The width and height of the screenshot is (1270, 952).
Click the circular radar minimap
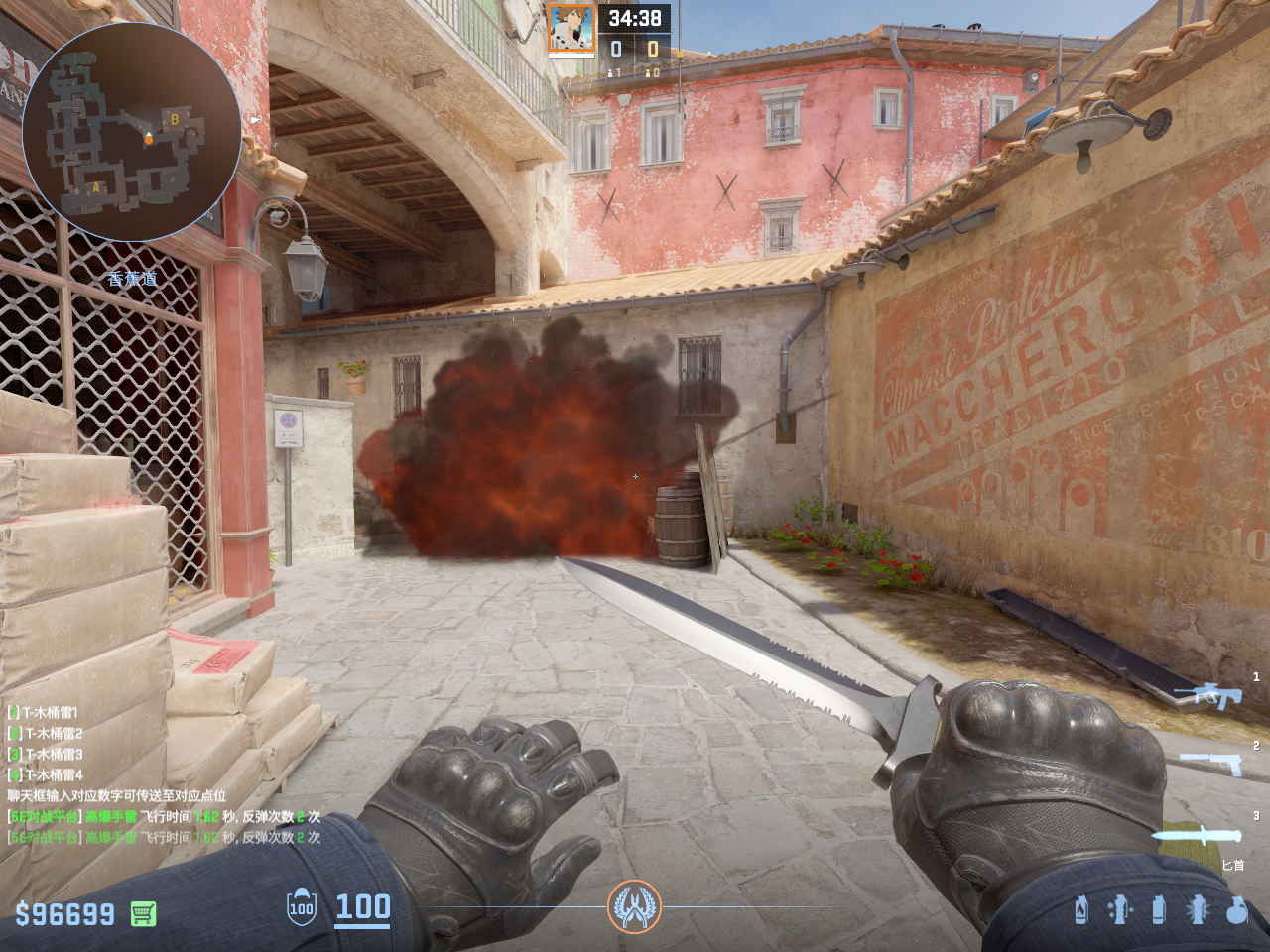tap(131, 131)
